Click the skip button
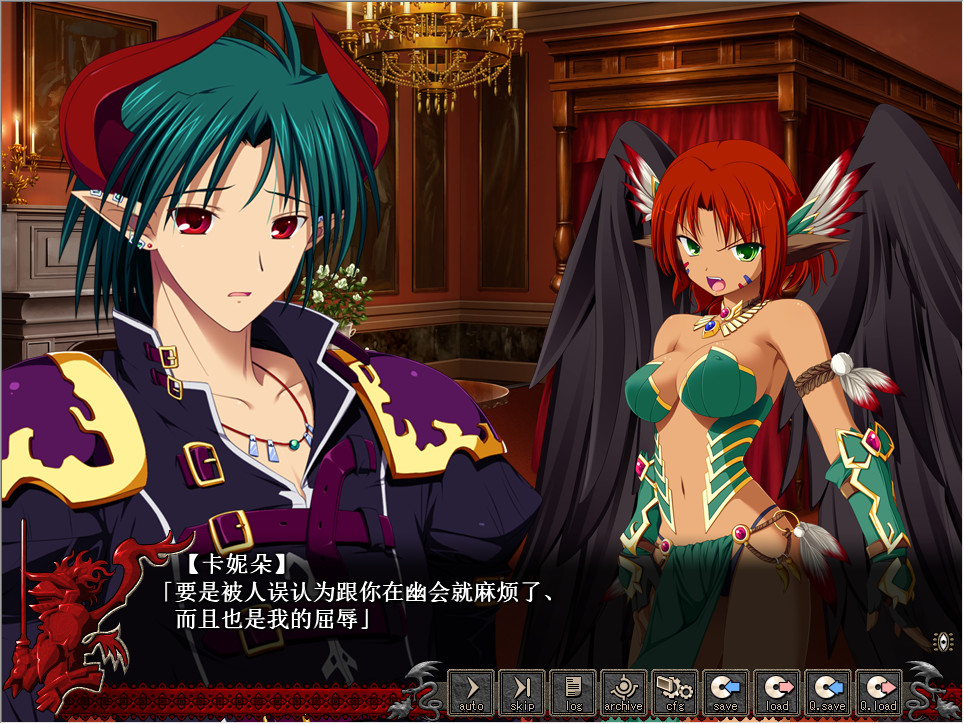 pyautogui.click(x=522, y=692)
